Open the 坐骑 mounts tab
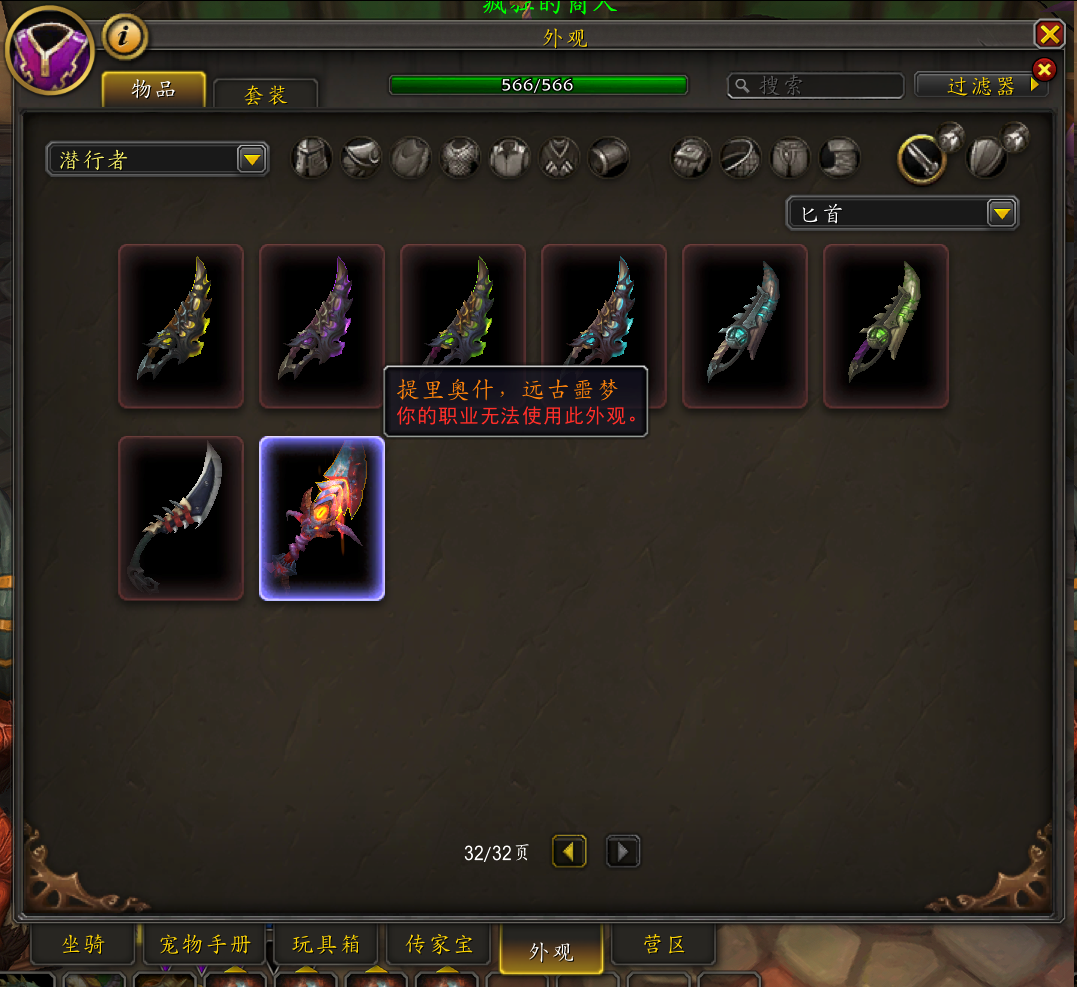Image resolution: width=1077 pixels, height=987 pixels. (83, 945)
